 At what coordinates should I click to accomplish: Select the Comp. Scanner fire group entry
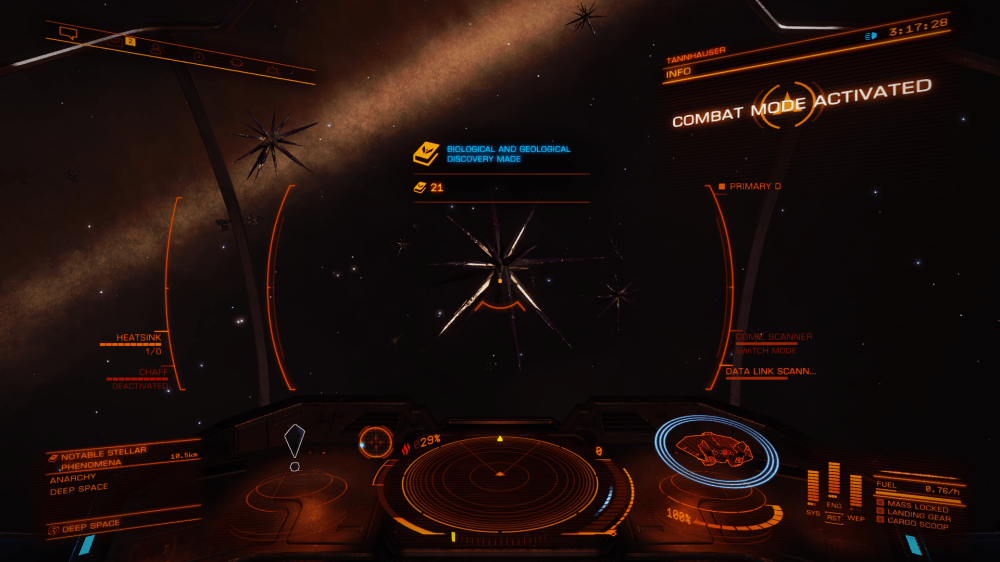coord(774,337)
